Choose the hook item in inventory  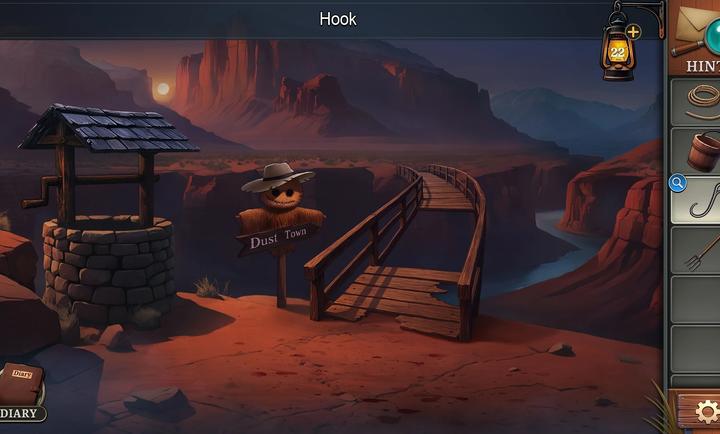701,199
